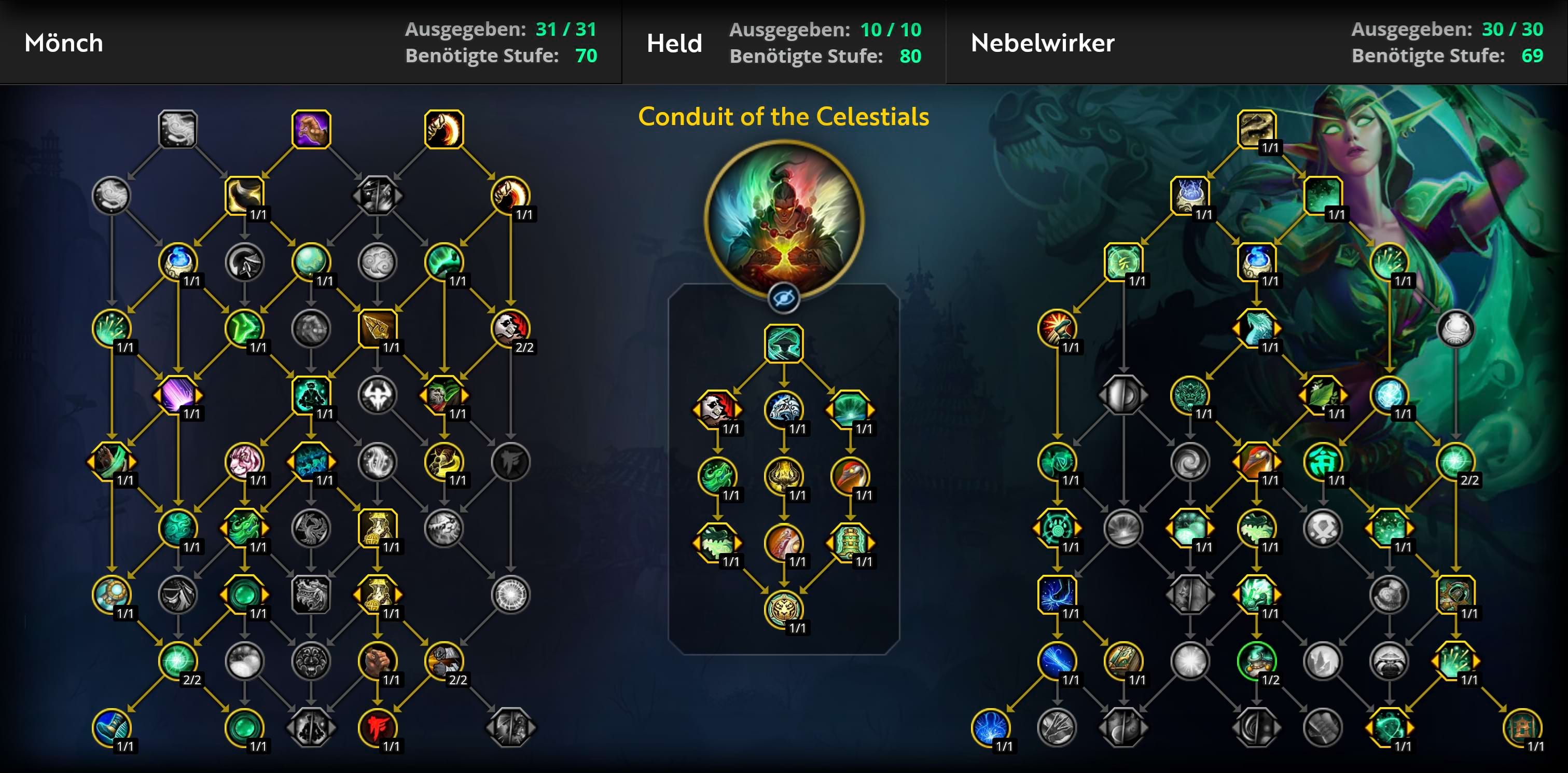Pick the pagoda talent in the hero tree
1568x773 pixels.
point(850,542)
